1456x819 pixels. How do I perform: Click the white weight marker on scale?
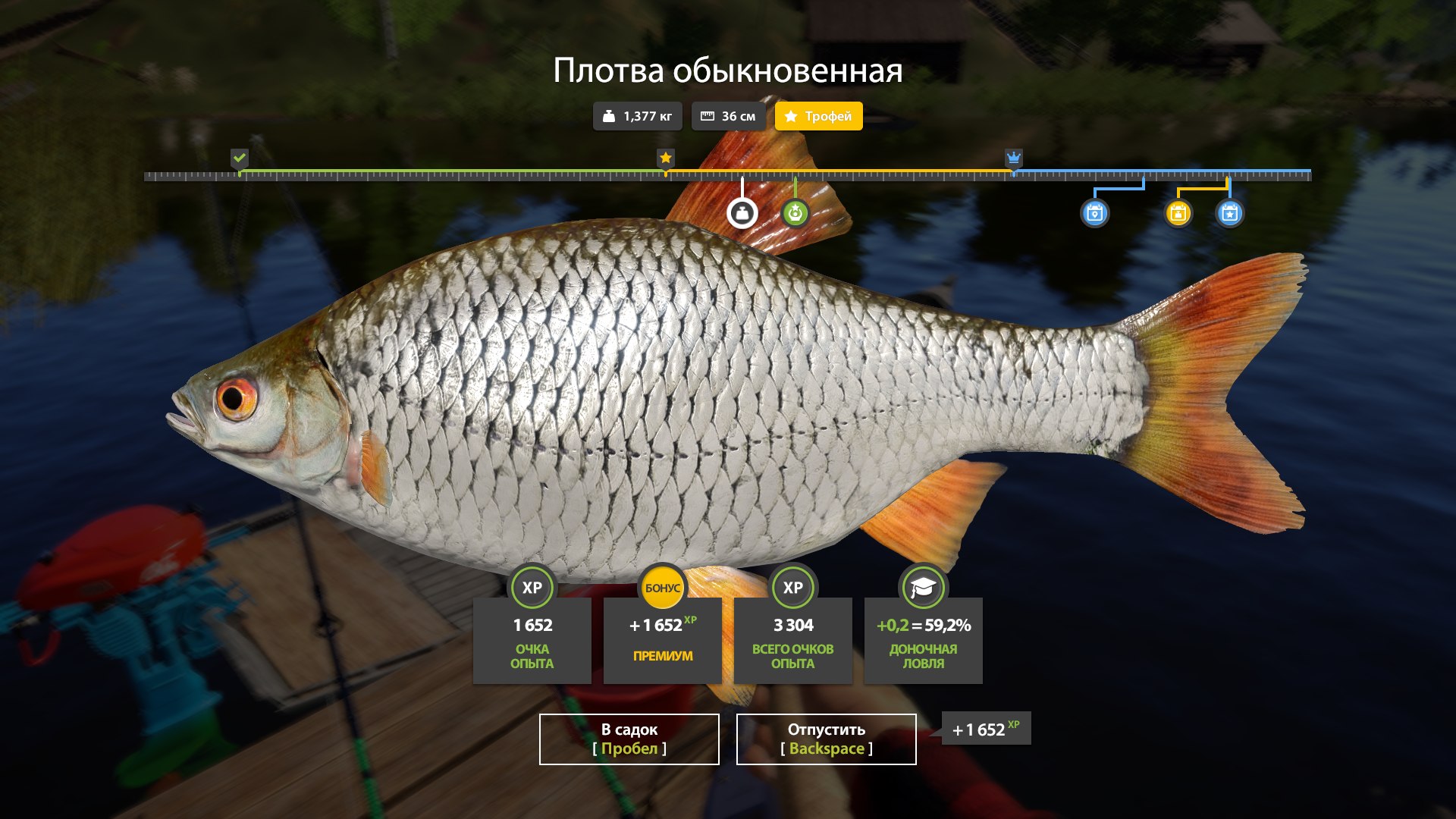tap(742, 213)
